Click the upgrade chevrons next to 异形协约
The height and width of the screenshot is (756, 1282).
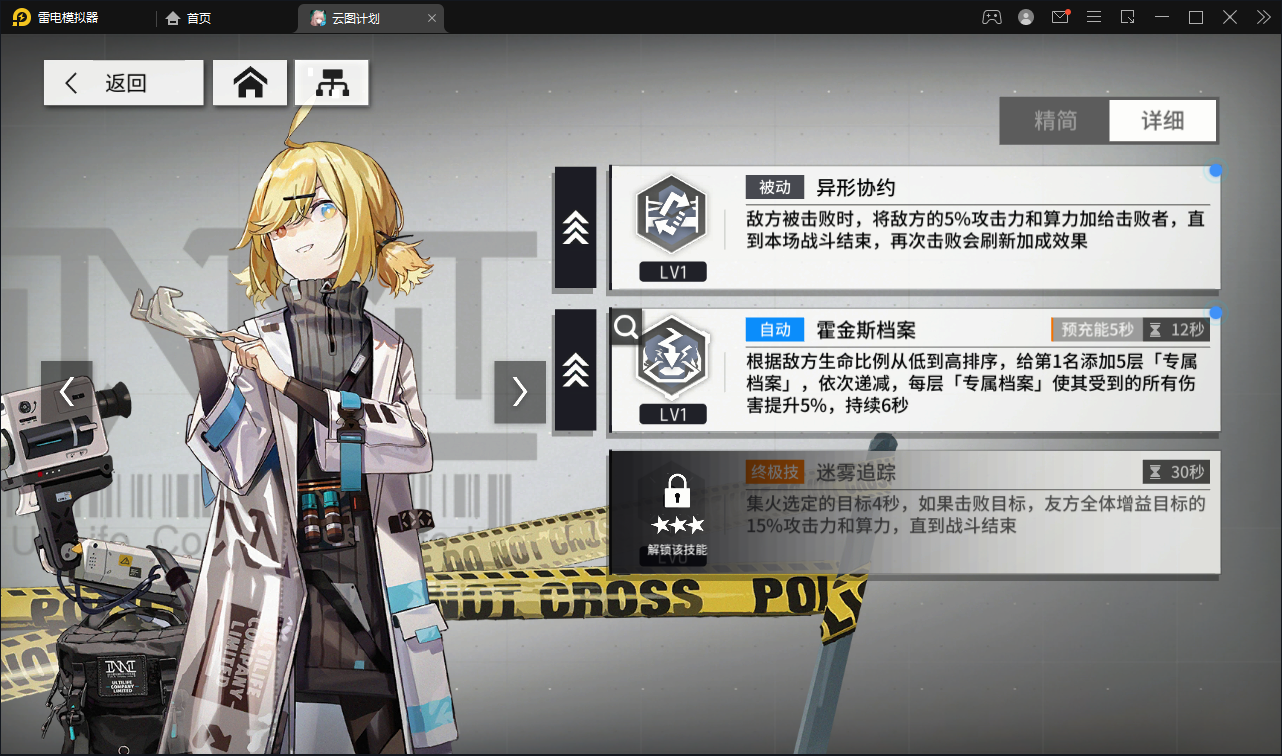pos(575,228)
